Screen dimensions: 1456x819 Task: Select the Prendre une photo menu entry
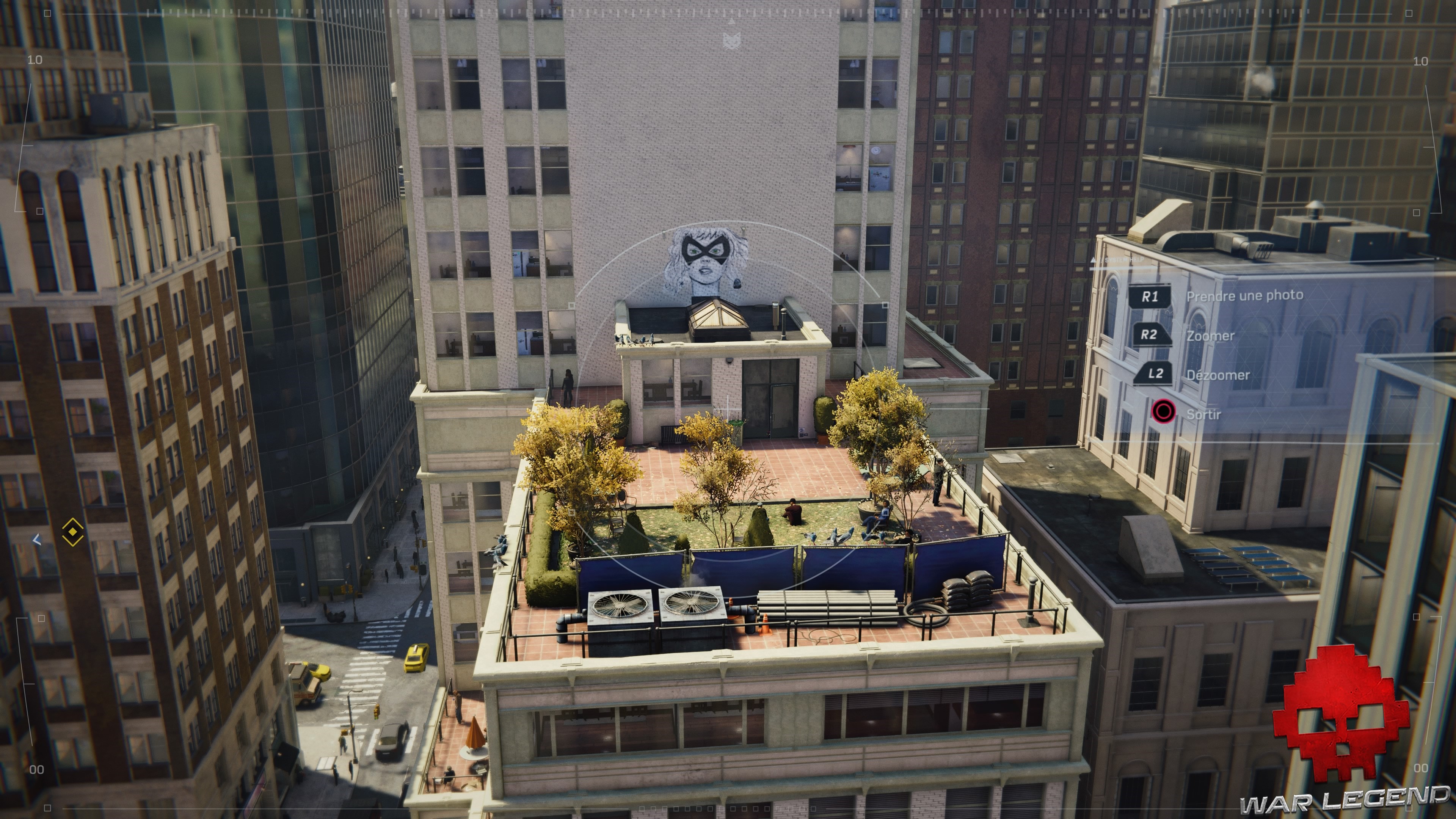pos(1246,296)
